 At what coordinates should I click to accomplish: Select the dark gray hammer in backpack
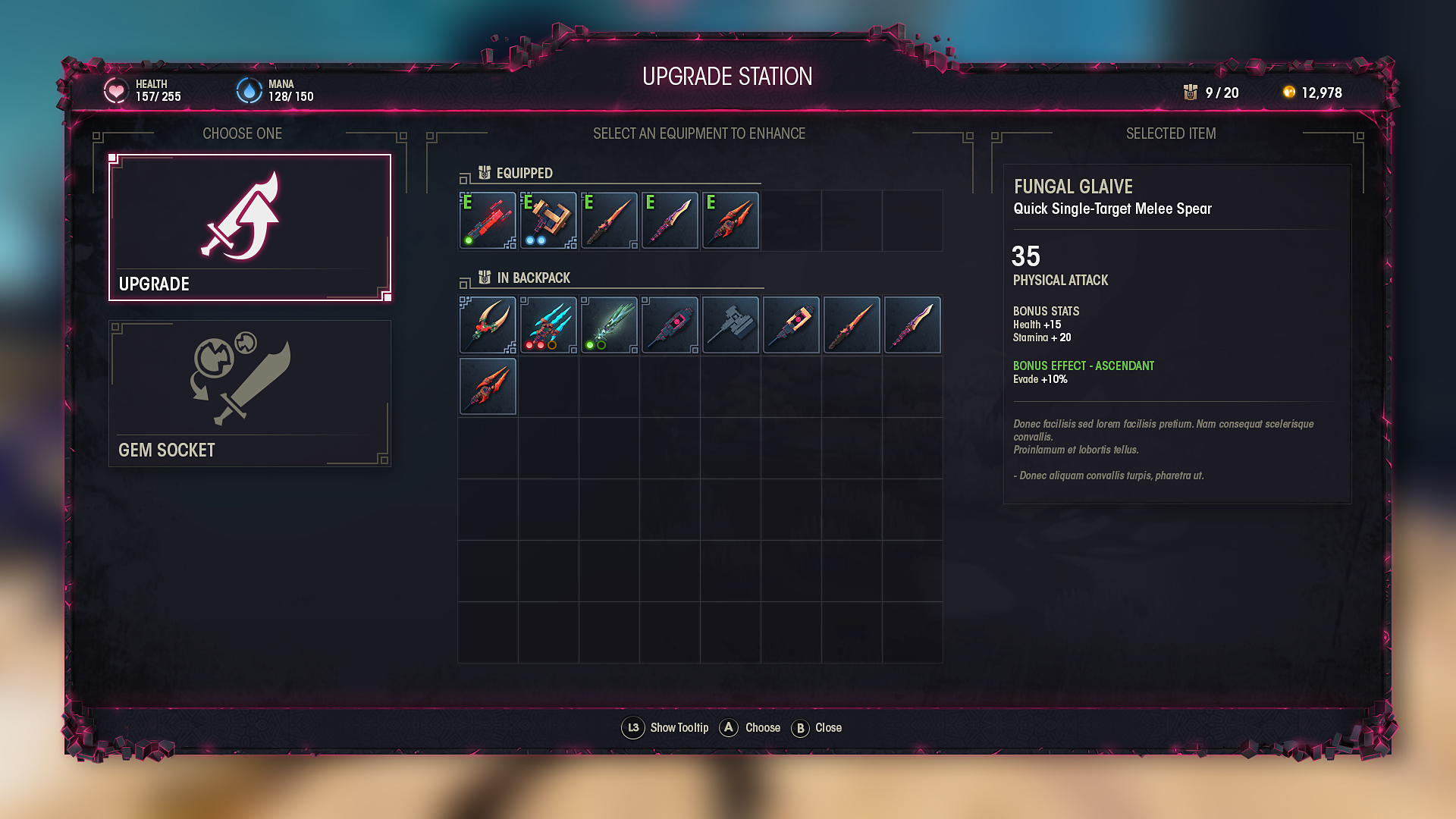click(x=730, y=325)
